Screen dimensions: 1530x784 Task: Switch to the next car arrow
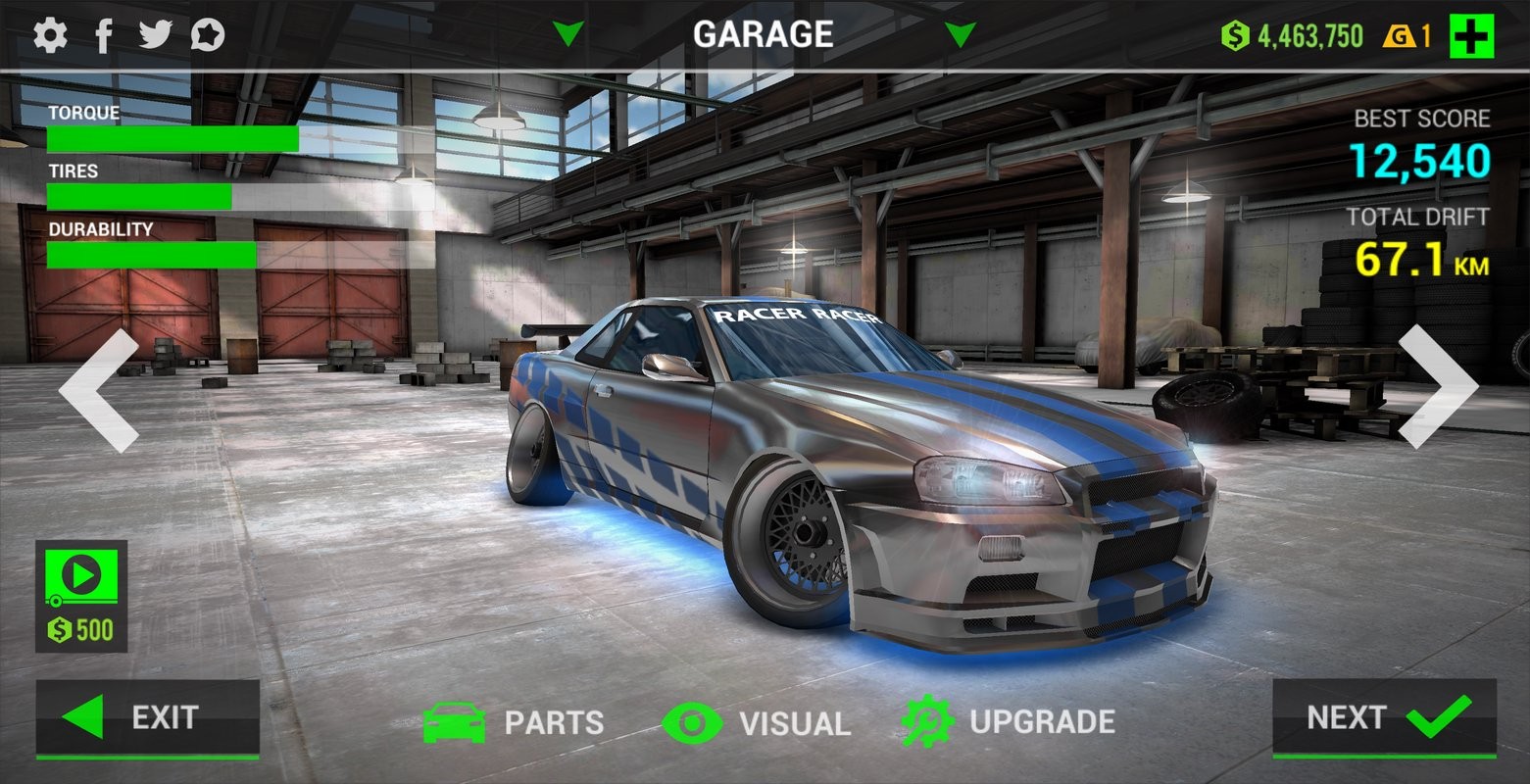[x=1436, y=387]
